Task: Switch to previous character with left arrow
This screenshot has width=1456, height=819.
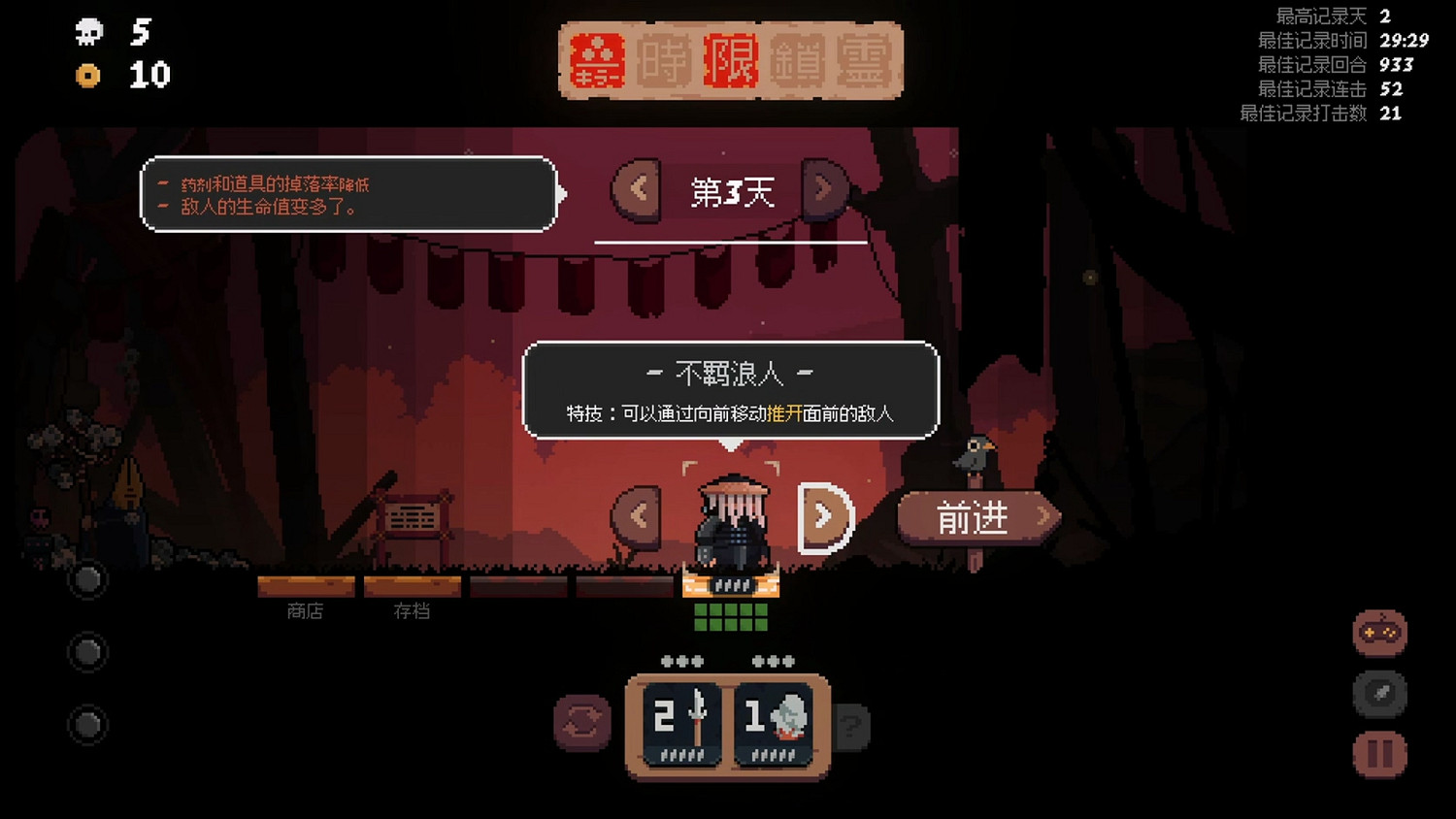Action: [636, 514]
